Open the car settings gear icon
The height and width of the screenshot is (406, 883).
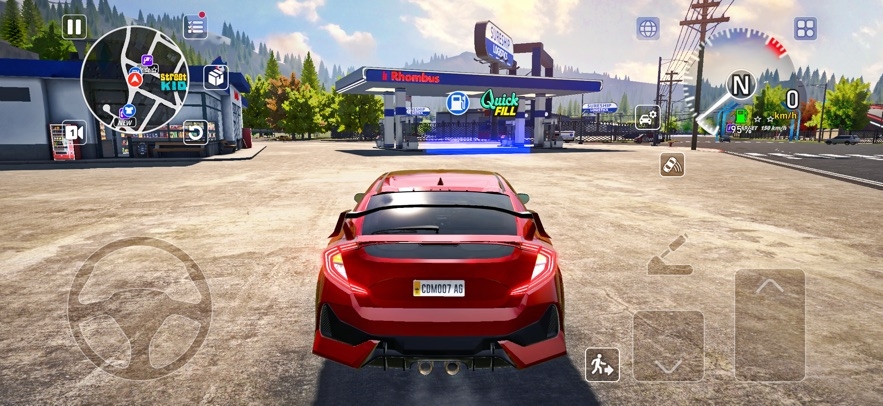647,117
